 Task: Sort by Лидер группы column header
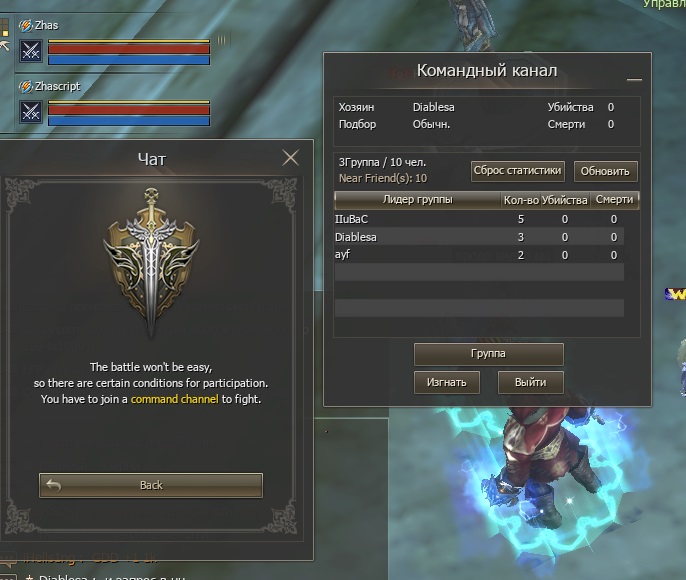tap(418, 200)
